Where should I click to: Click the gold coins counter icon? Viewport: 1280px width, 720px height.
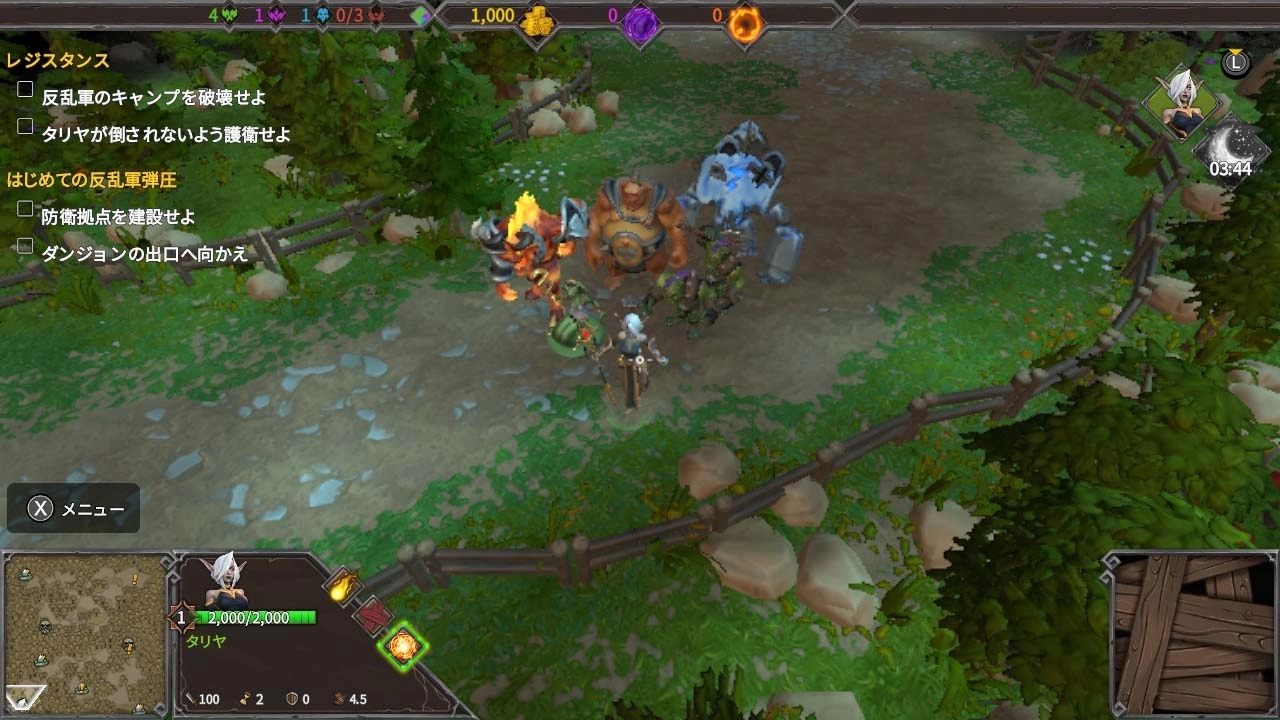pyautogui.click(x=537, y=22)
